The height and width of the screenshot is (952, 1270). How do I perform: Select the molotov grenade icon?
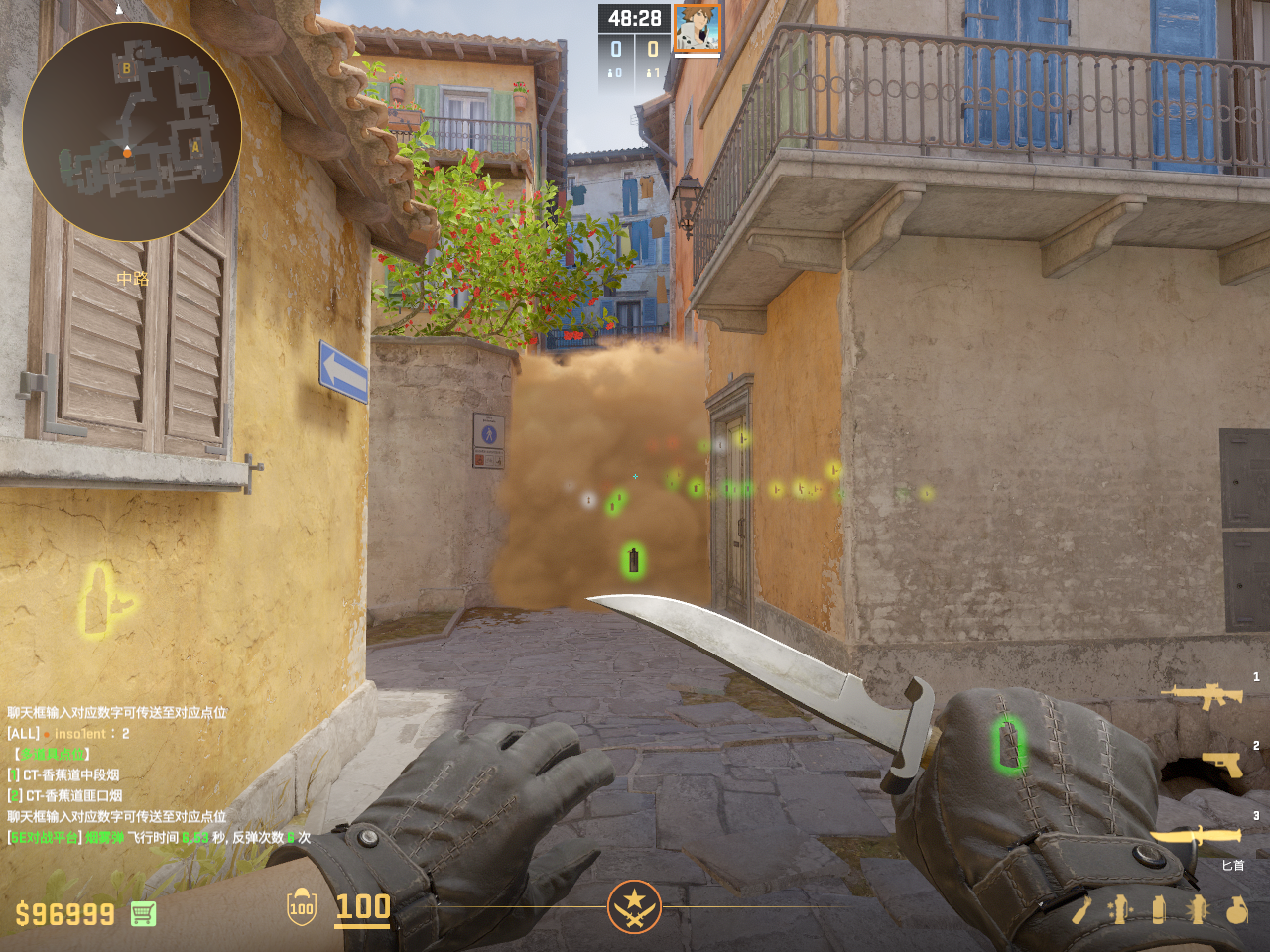[x=1081, y=909]
